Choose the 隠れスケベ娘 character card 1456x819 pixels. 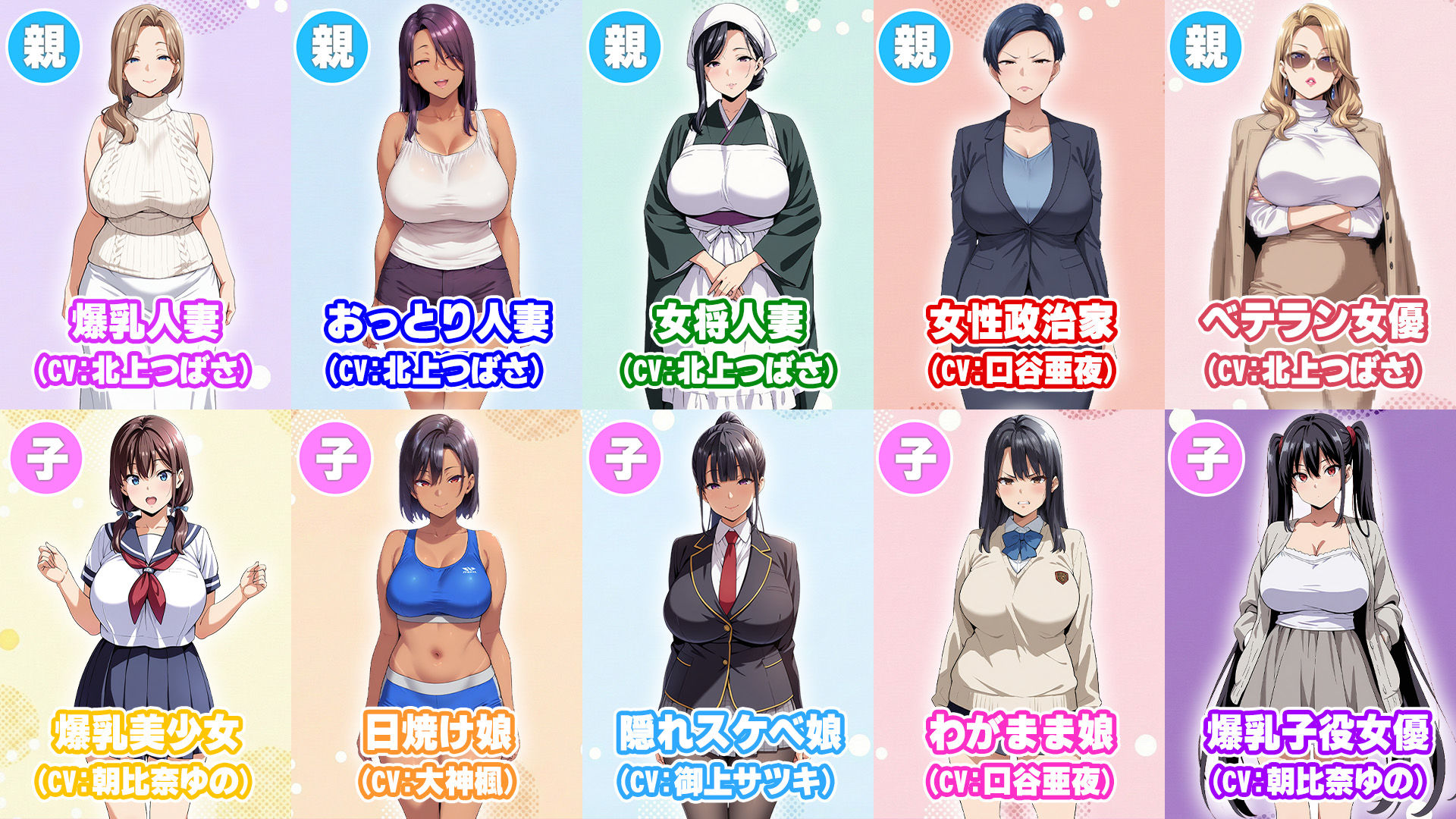[x=728, y=614]
